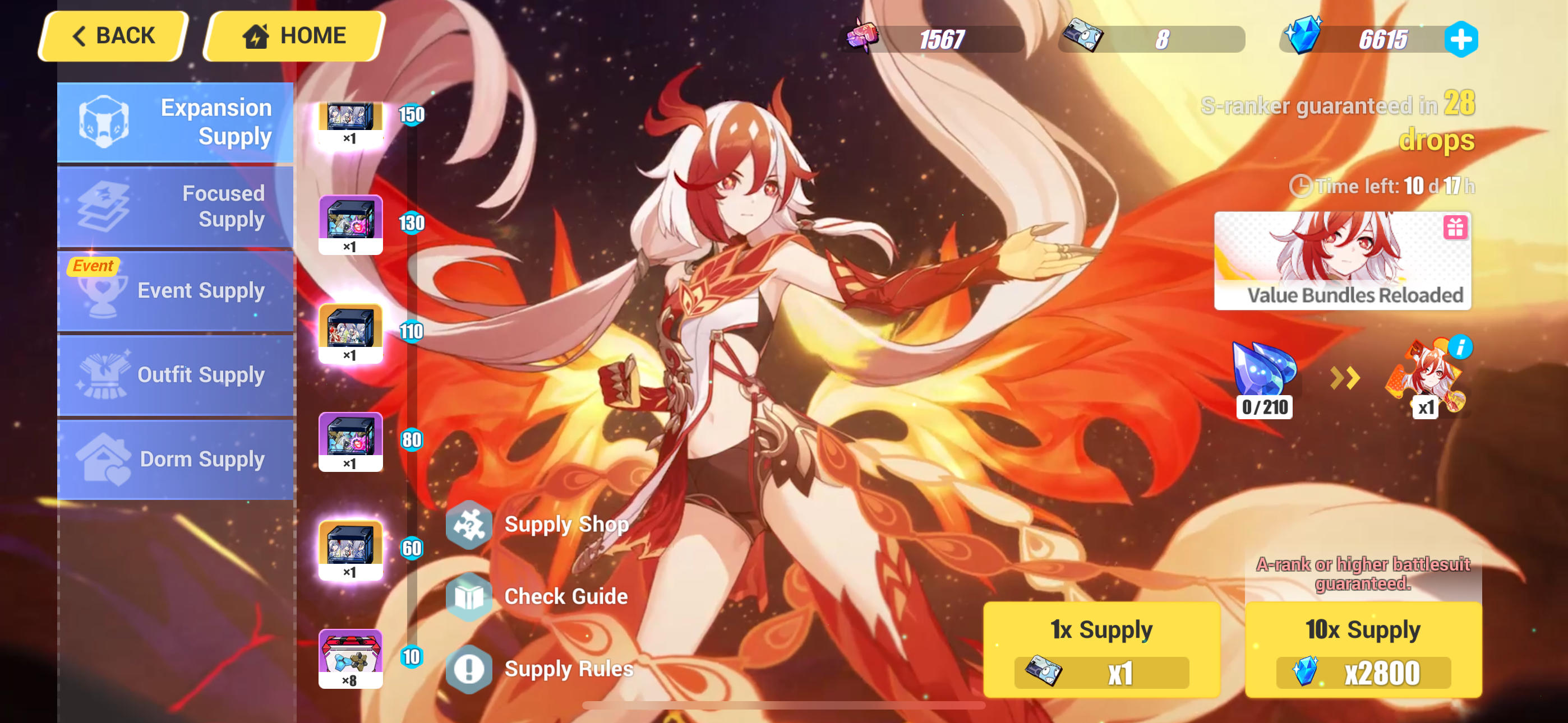
Task: Open the Event Supply tab
Action: pos(176,290)
